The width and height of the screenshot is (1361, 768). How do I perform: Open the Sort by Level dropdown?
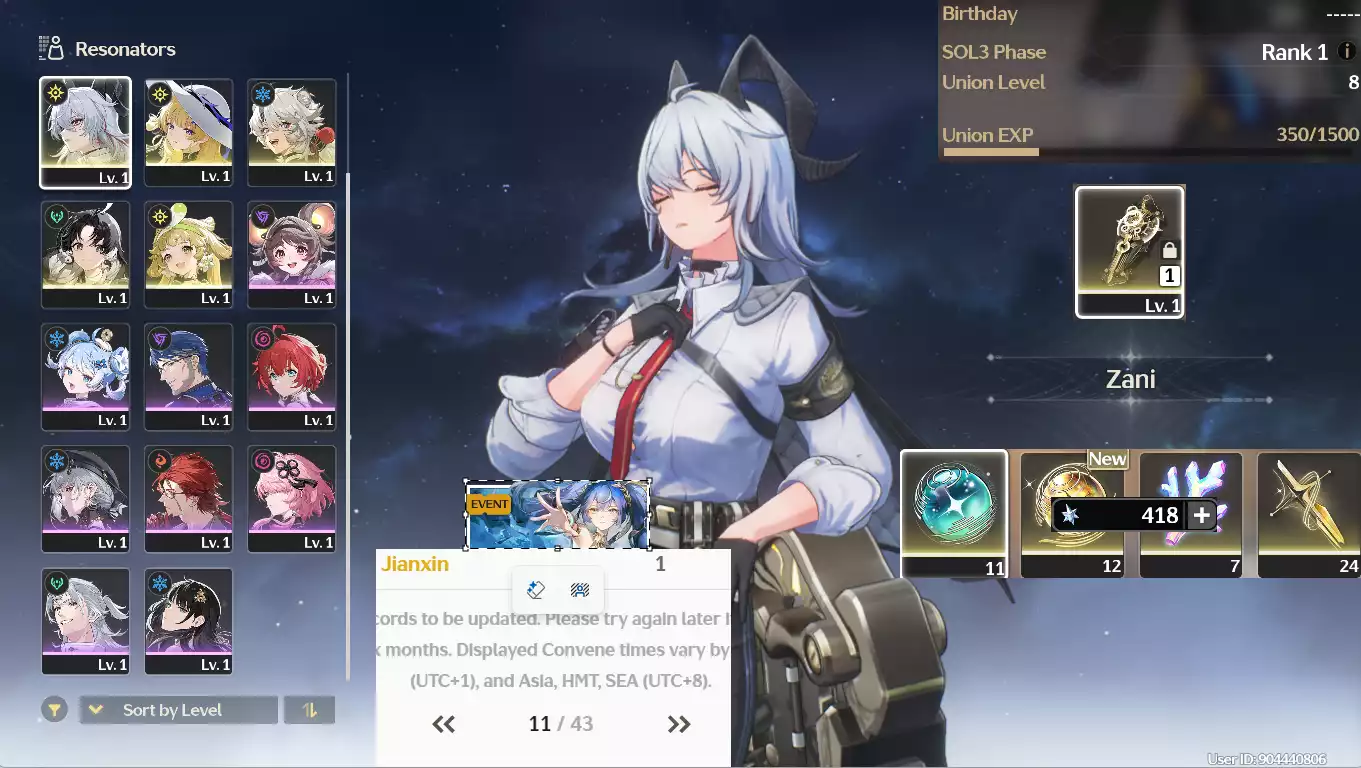[x=178, y=710]
